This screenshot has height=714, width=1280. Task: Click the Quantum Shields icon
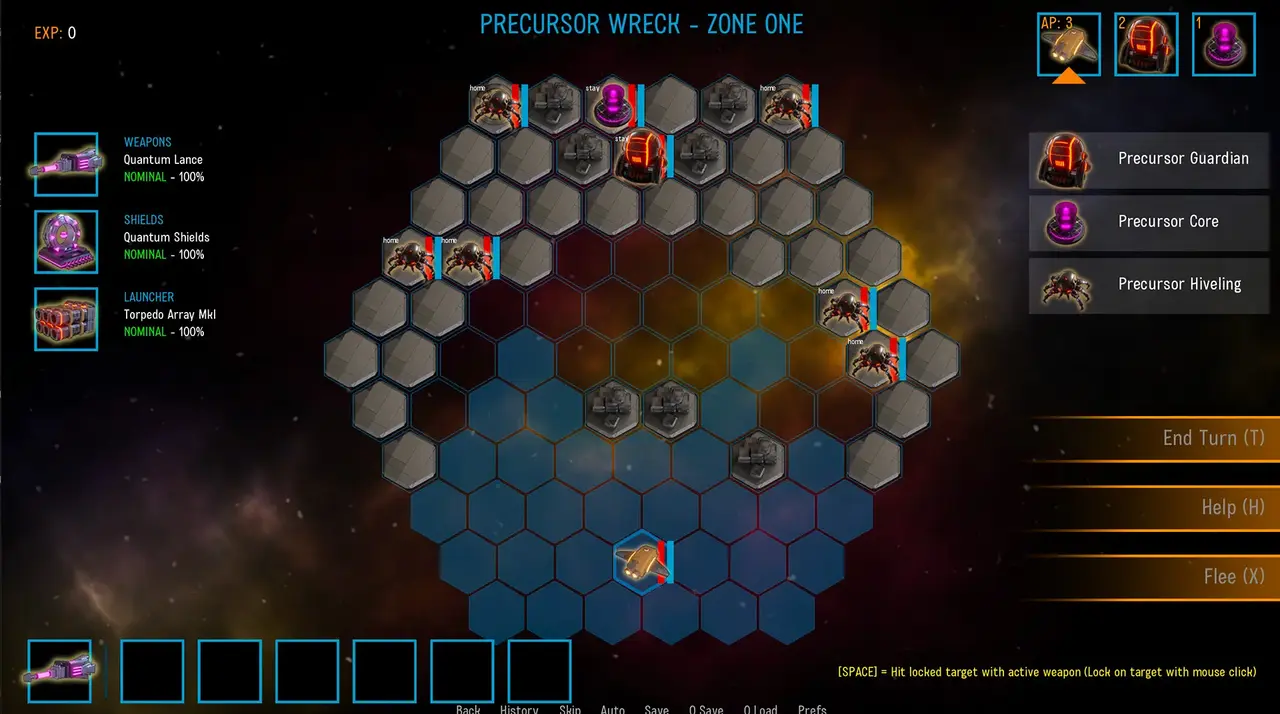(66, 242)
